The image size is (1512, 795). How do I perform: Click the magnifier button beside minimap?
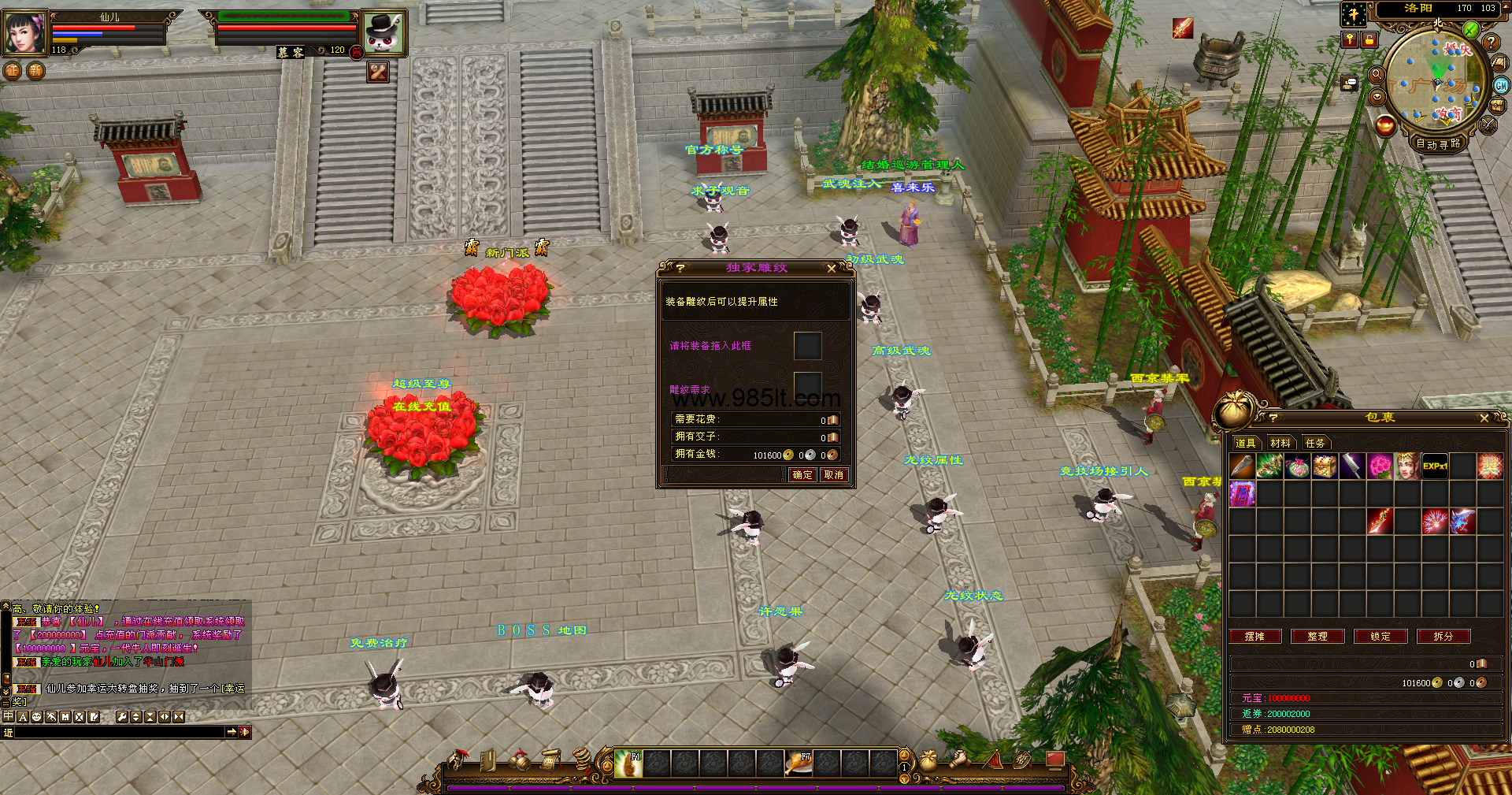(1377, 74)
